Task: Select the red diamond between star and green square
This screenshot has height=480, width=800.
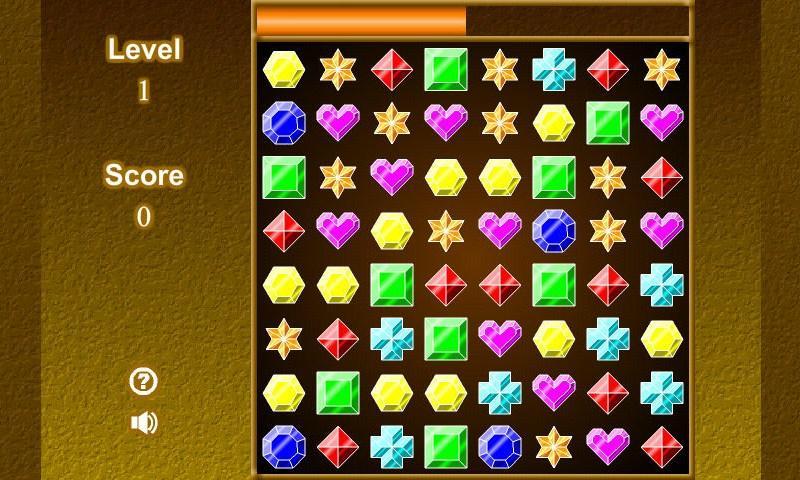Action: (x=391, y=69)
